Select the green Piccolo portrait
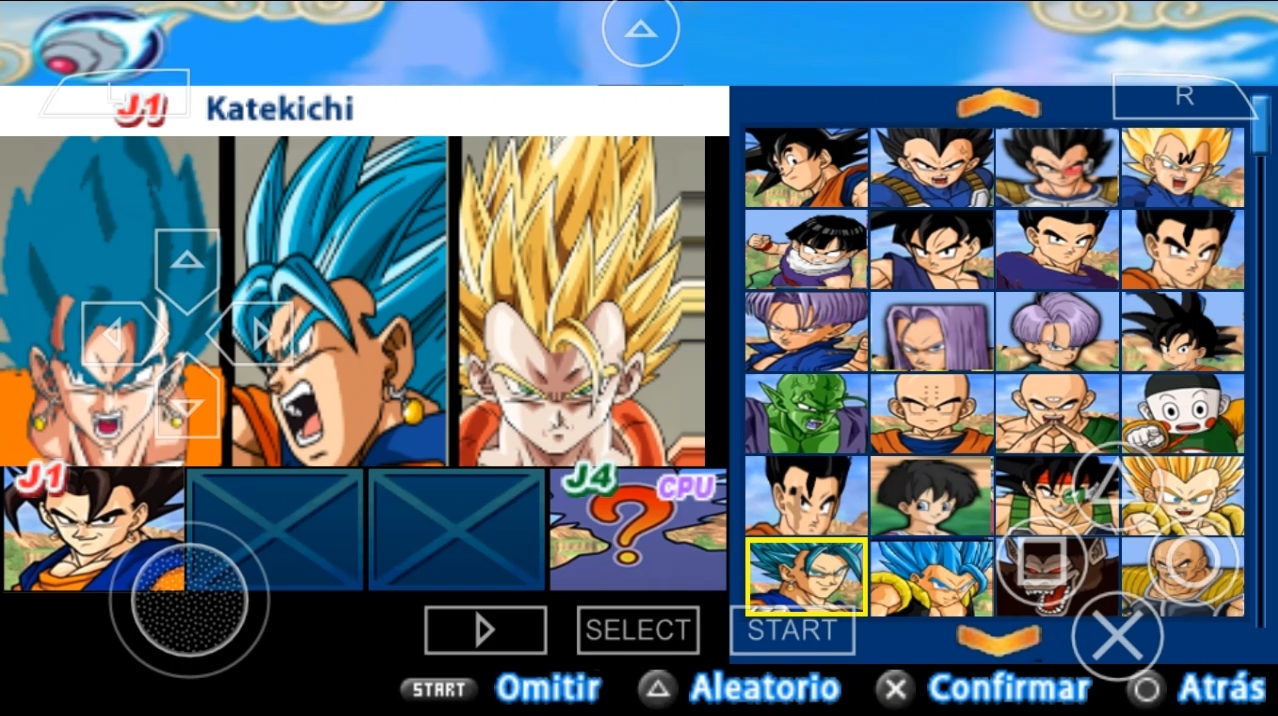The width and height of the screenshot is (1278, 716). 806,413
